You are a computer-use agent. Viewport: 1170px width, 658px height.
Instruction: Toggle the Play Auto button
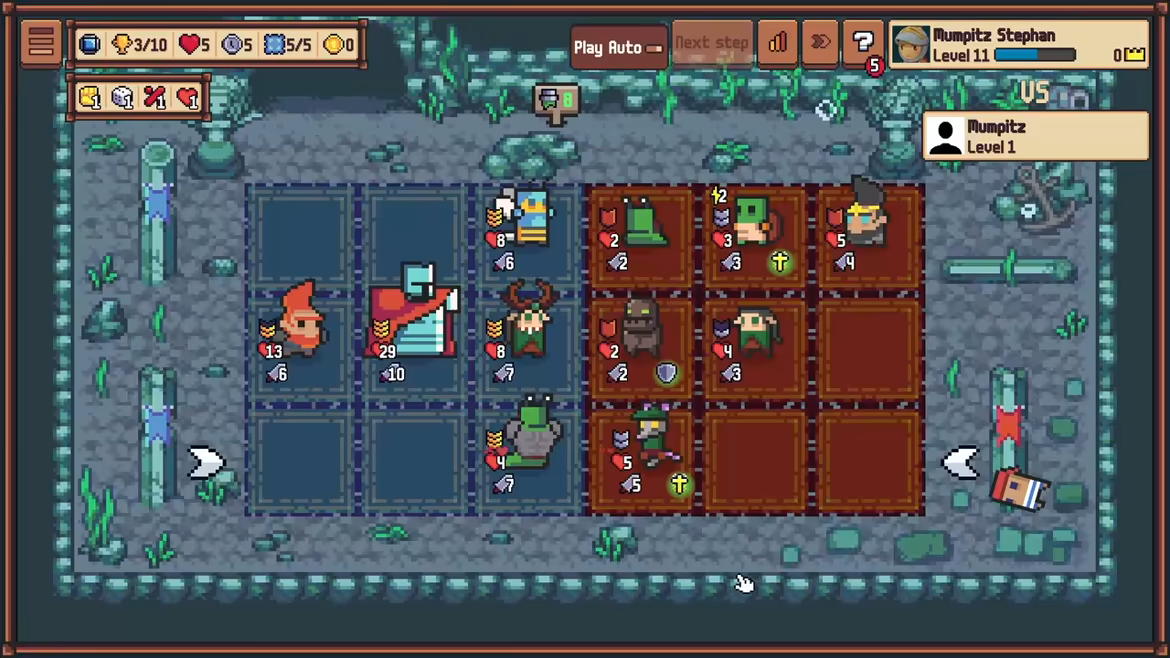[618, 46]
